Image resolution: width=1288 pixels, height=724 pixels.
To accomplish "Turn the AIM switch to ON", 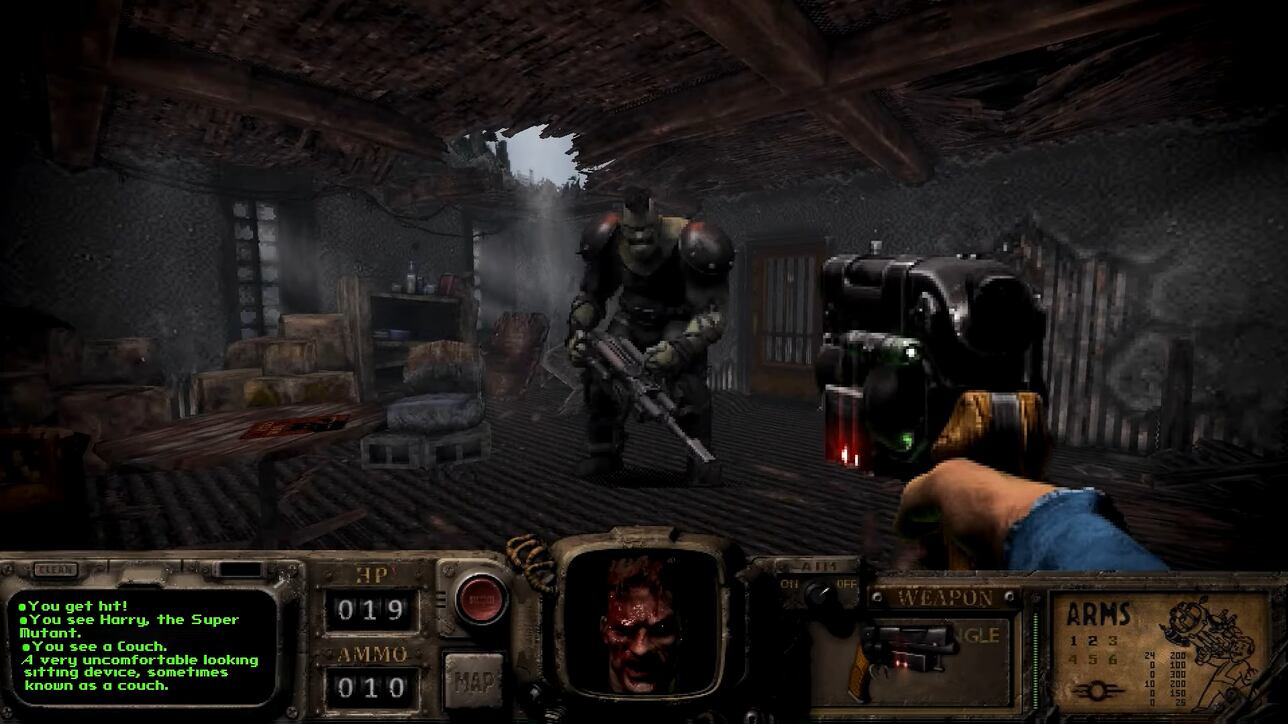I will [789, 583].
